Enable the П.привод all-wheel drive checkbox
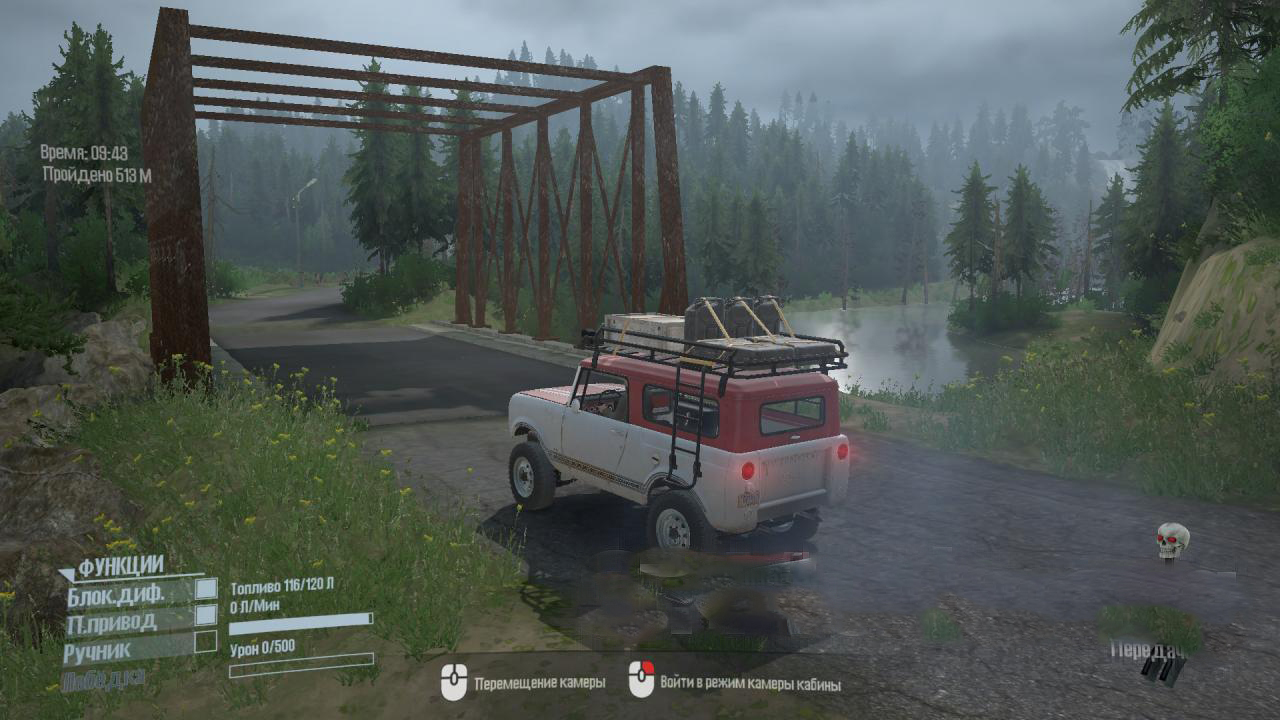The image size is (1280, 720). 206,615
